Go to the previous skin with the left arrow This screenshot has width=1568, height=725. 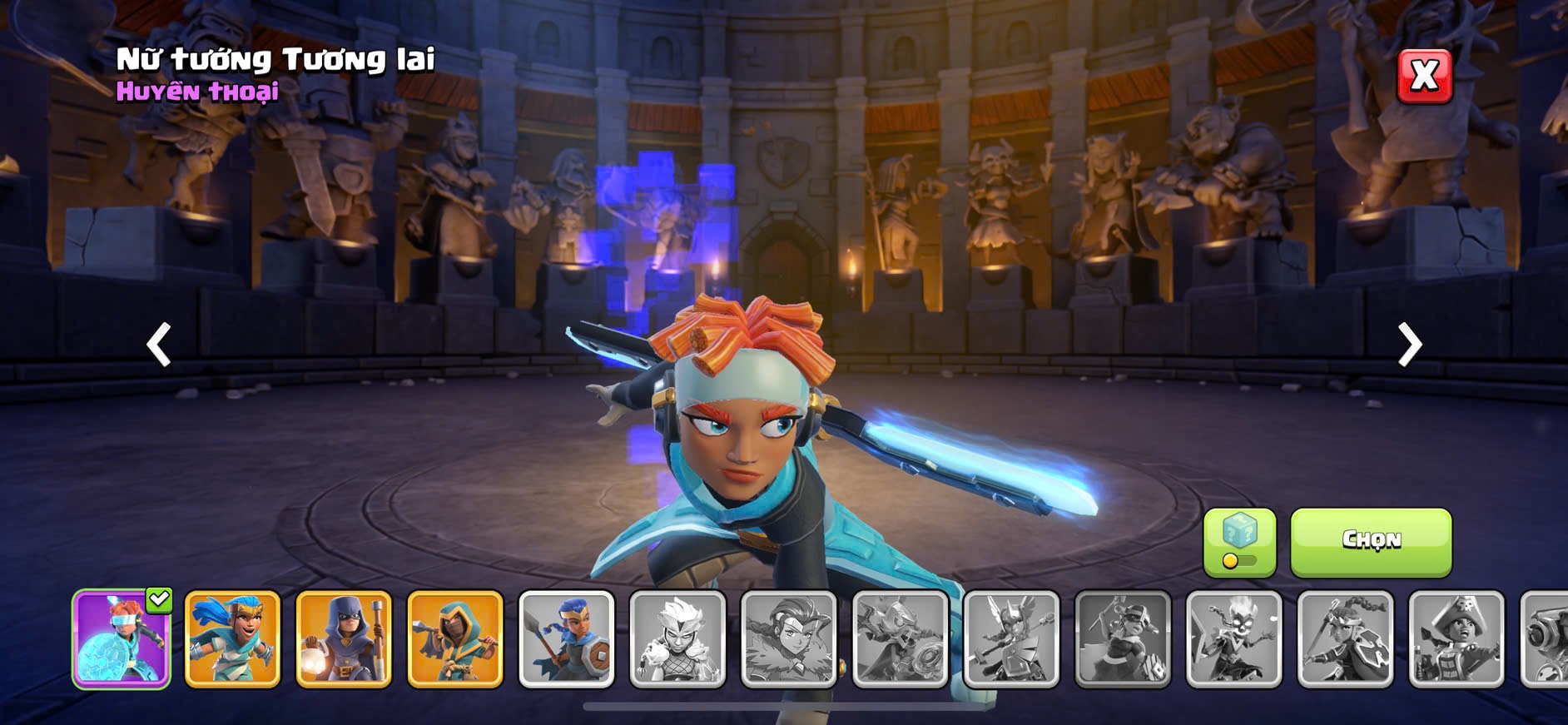tap(159, 344)
